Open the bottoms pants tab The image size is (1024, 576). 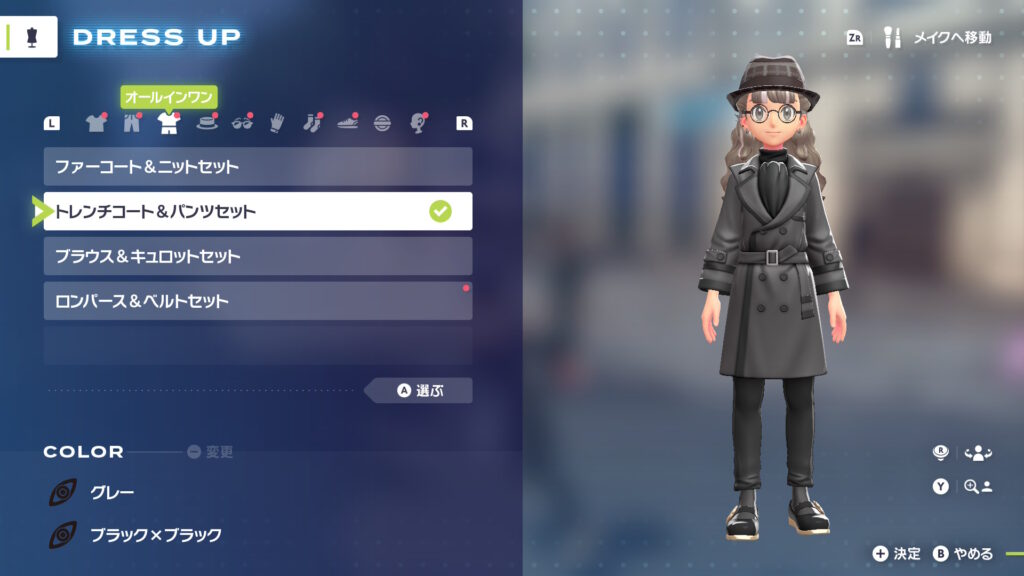(x=132, y=123)
